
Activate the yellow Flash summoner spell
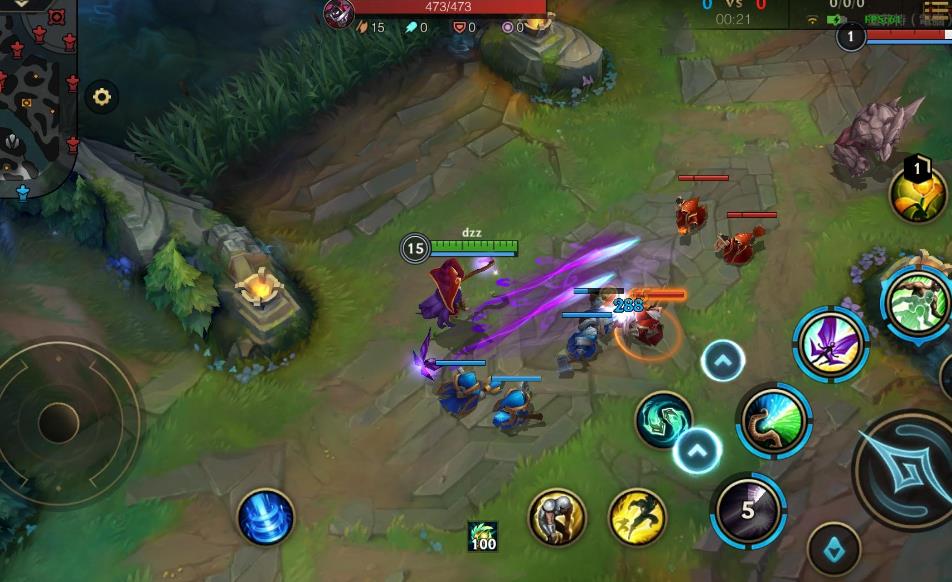(637, 516)
